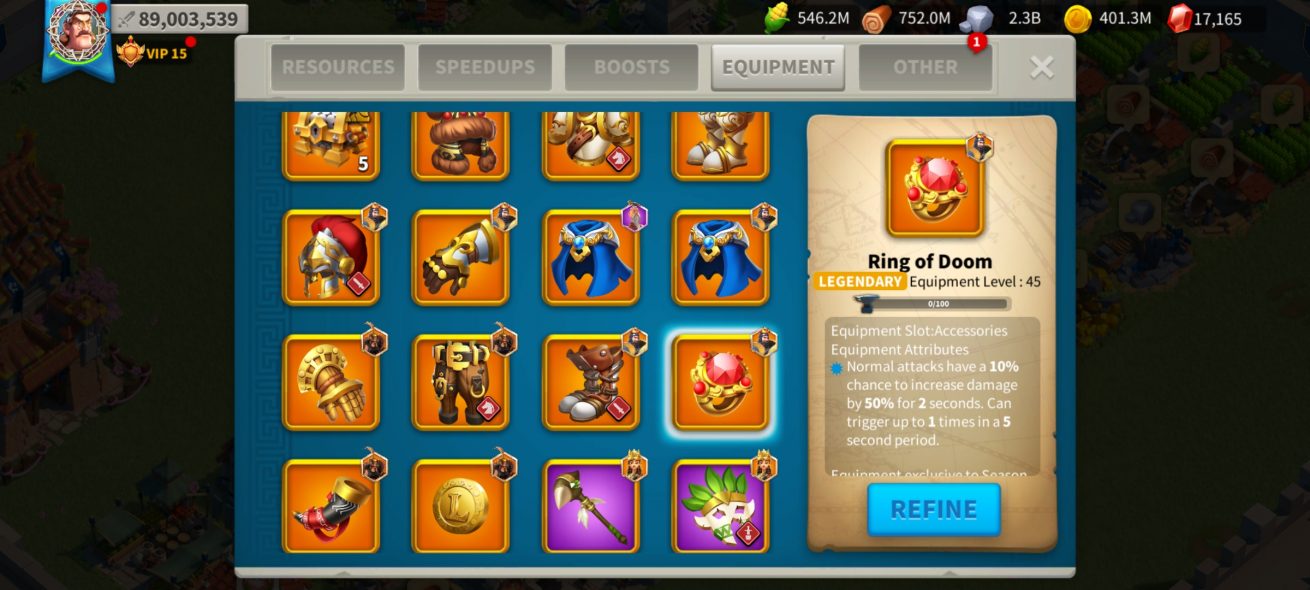Screen dimensions: 1310x590
Task: Open the VIP 15 badge
Action: tap(152, 52)
